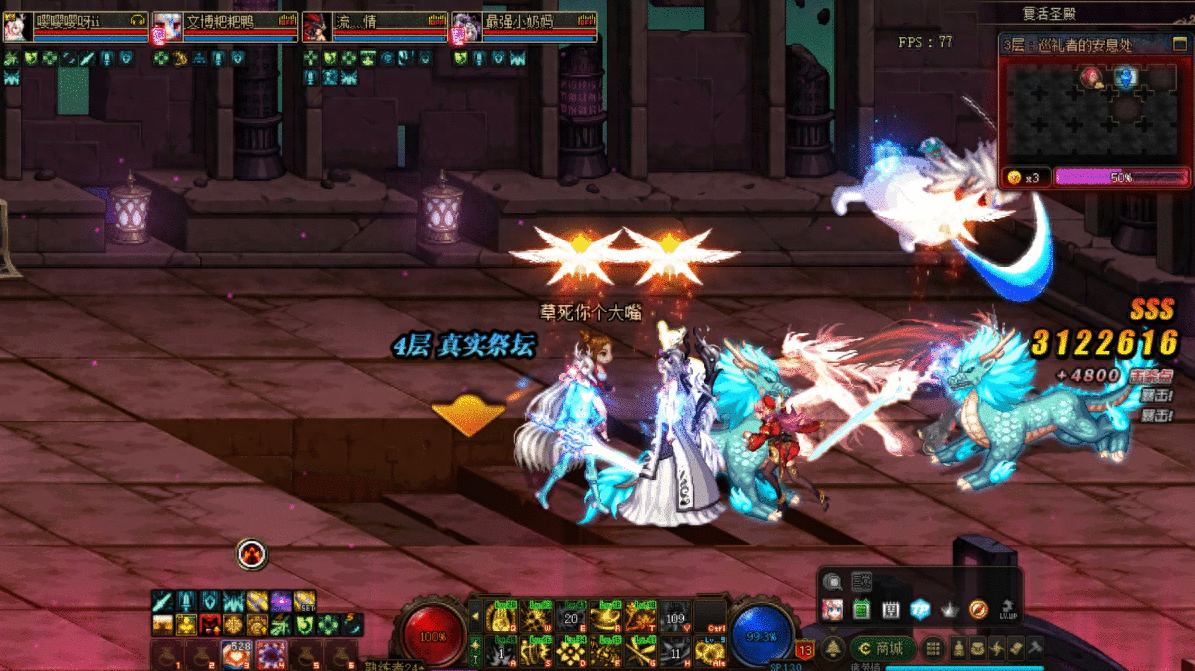The width and height of the screenshot is (1195, 671).
Task: Select party member 文博粑粑鸭's portrait
Action: click(166, 28)
